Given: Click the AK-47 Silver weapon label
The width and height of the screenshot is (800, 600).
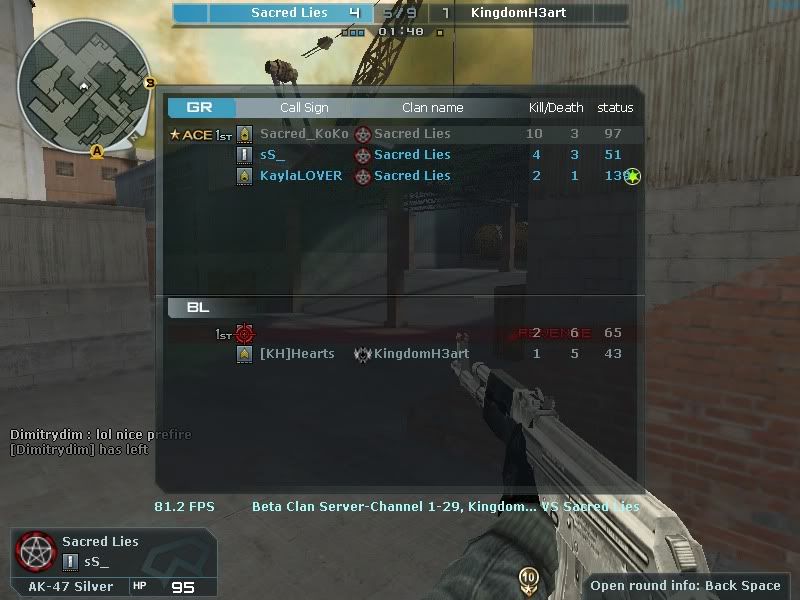Looking at the screenshot, I should (x=70, y=586).
